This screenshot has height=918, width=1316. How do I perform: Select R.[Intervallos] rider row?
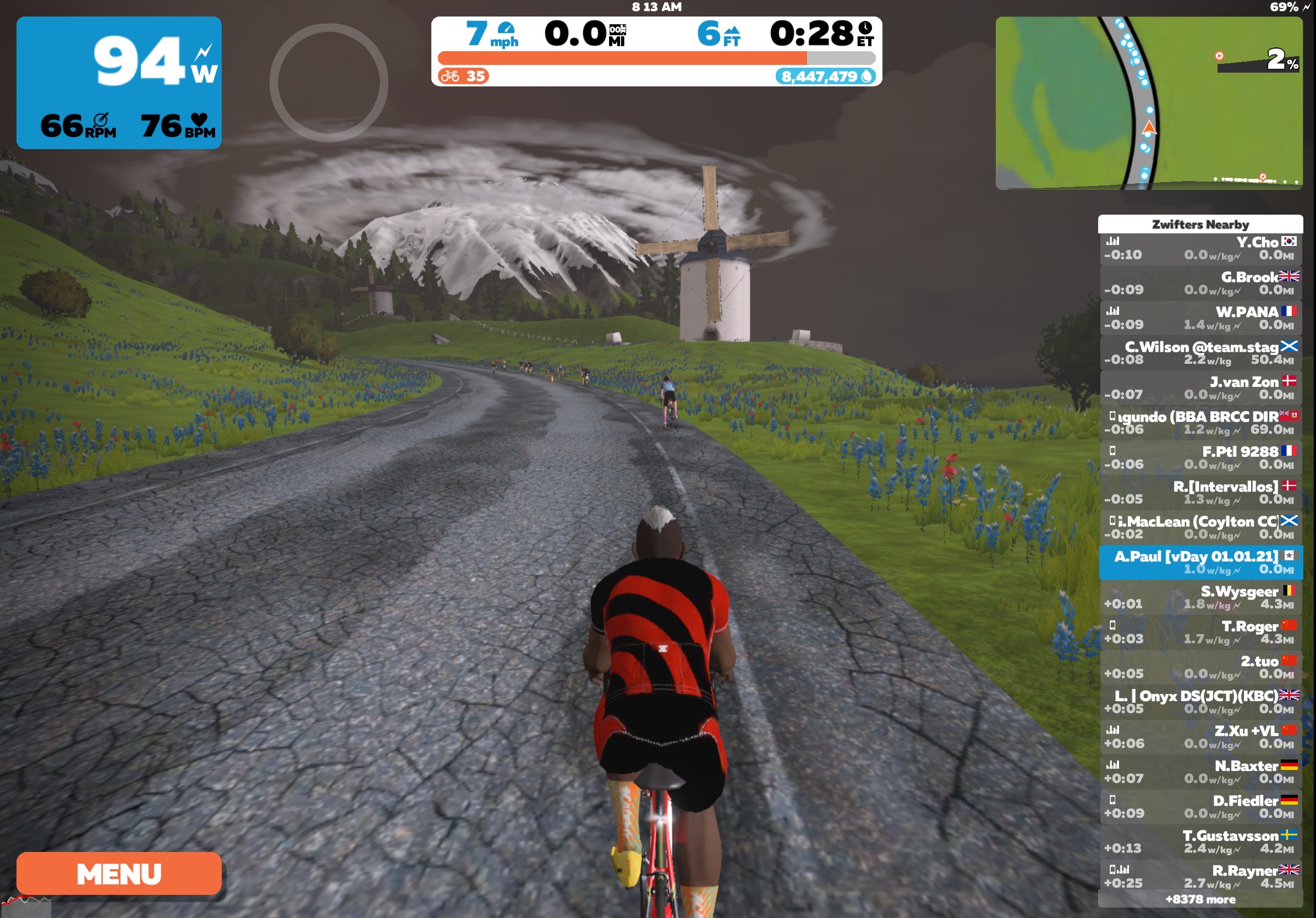(1200, 493)
